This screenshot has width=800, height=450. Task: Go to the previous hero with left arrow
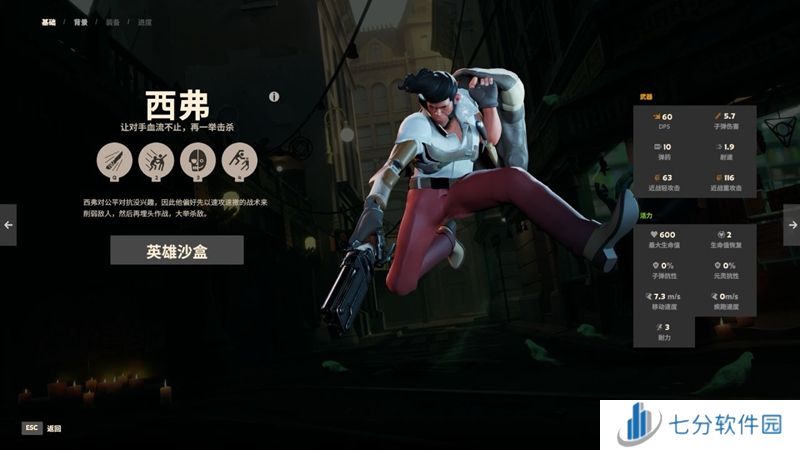pos(8,225)
